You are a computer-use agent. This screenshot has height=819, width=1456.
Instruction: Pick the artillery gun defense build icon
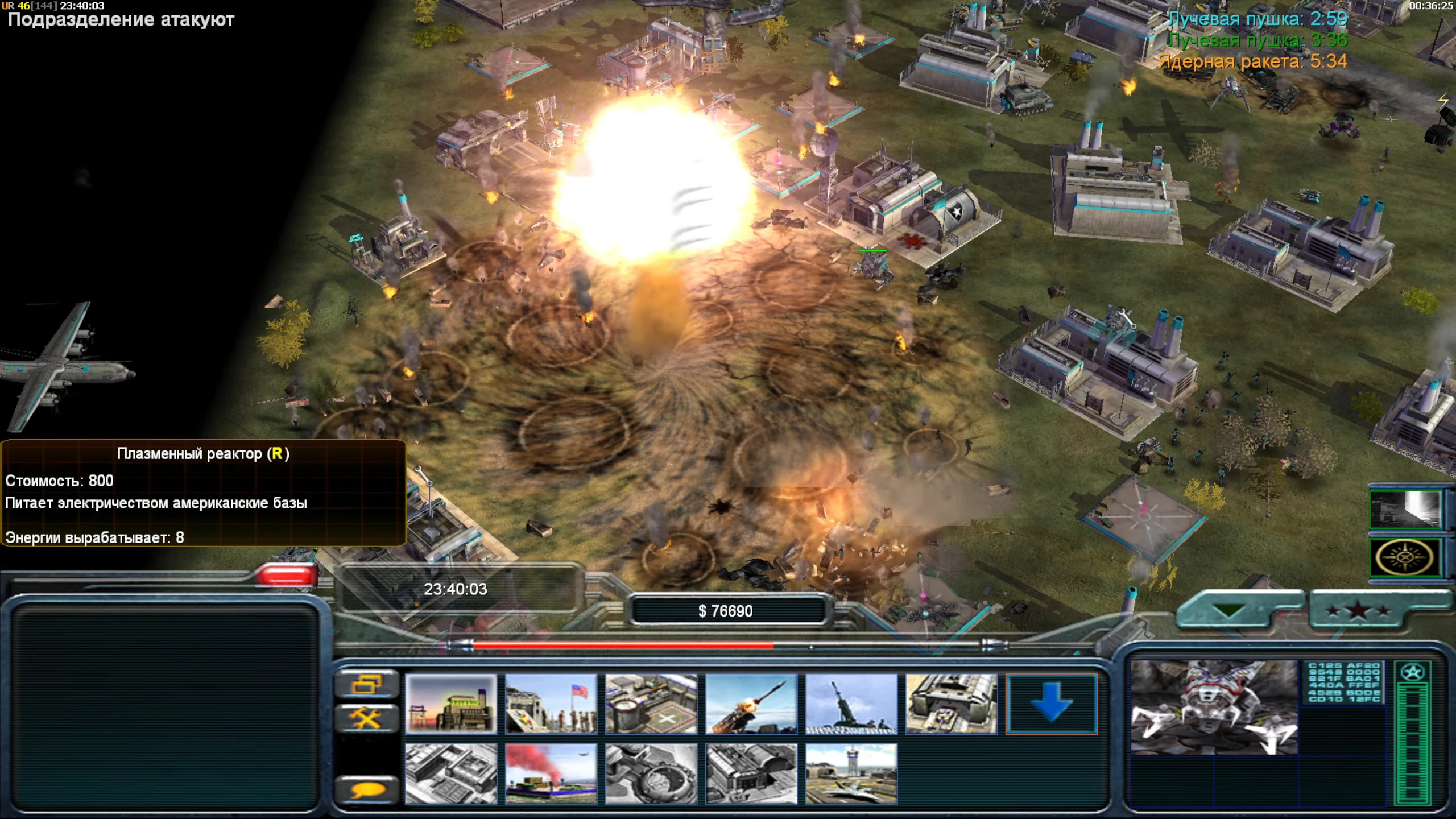851,704
